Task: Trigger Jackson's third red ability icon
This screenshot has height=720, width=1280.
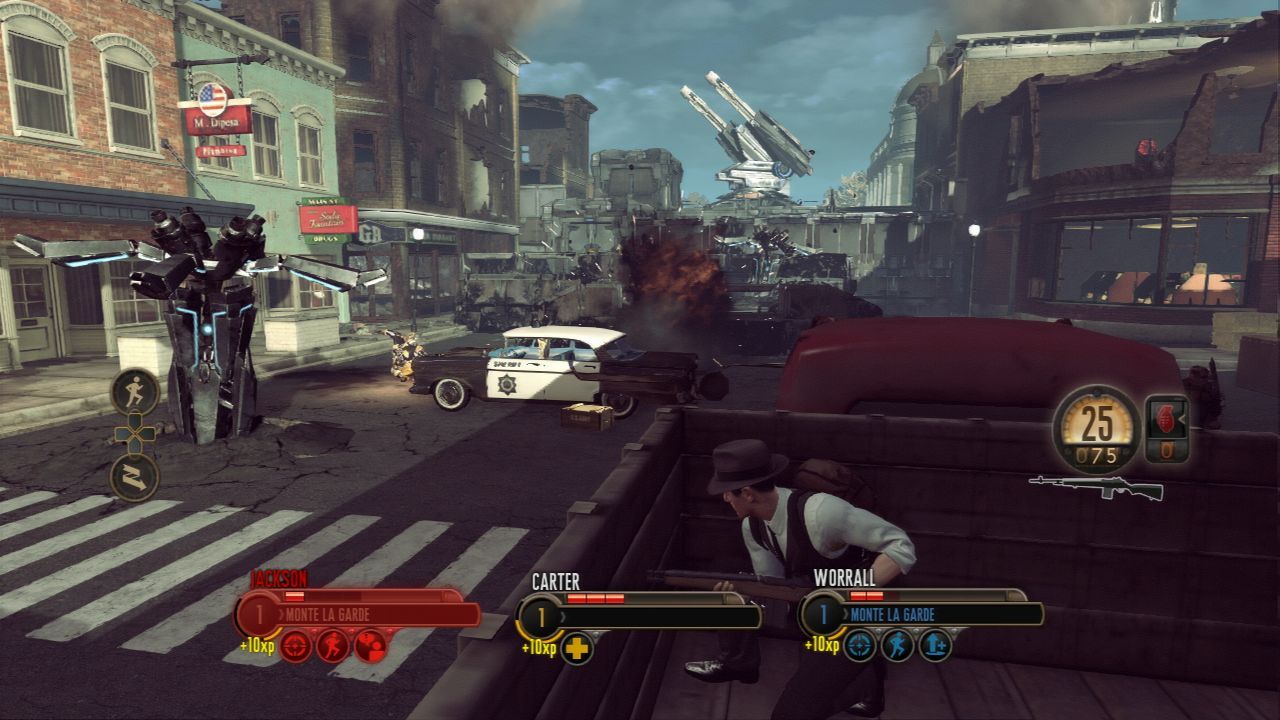Action: [x=370, y=646]
